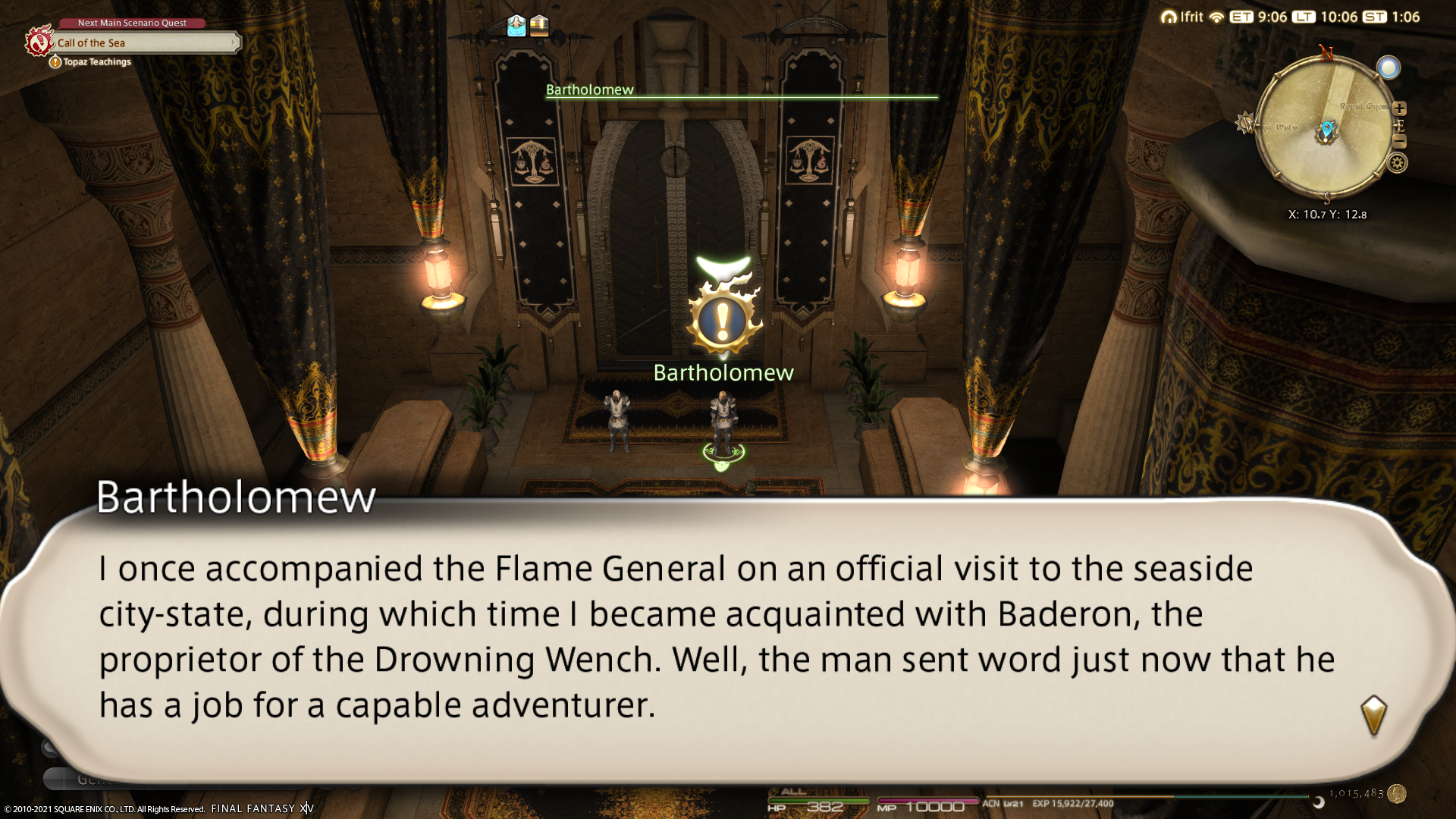Select the blue swimmer status icon
The image size is (1456, 819).
pyautogui.click(x=516, y=26)
